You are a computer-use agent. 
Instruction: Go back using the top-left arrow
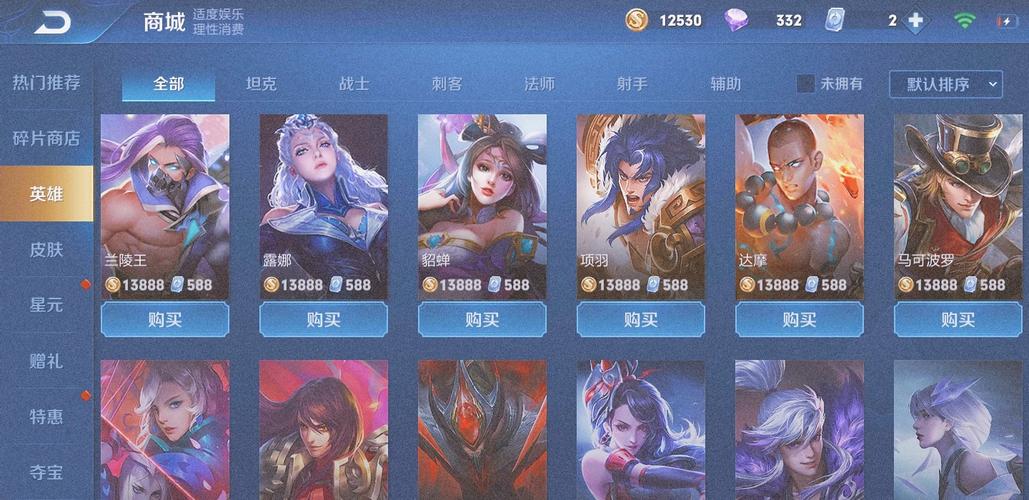point(52,22)
